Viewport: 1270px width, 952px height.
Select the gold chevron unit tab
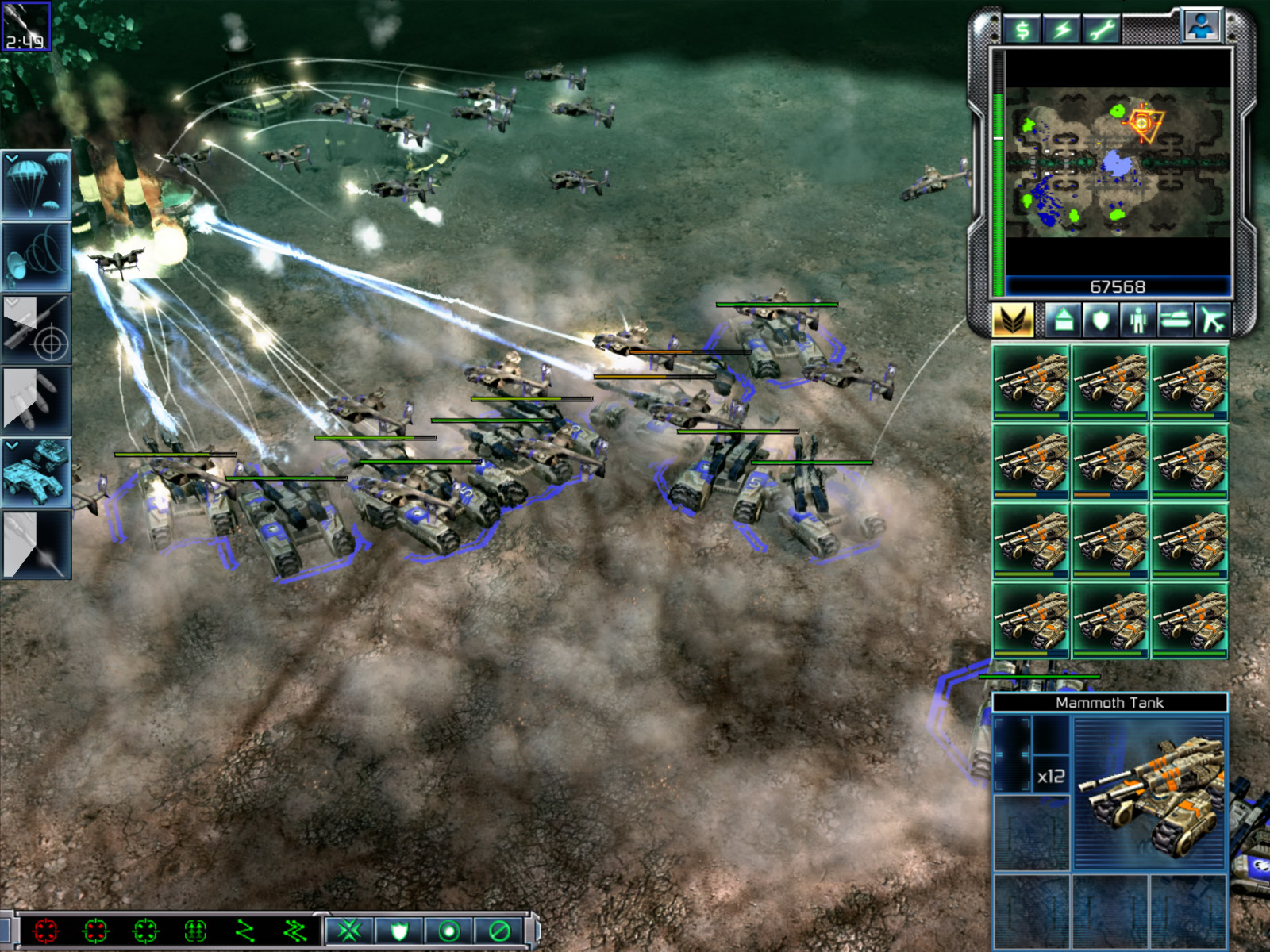tap(1013, 321)
